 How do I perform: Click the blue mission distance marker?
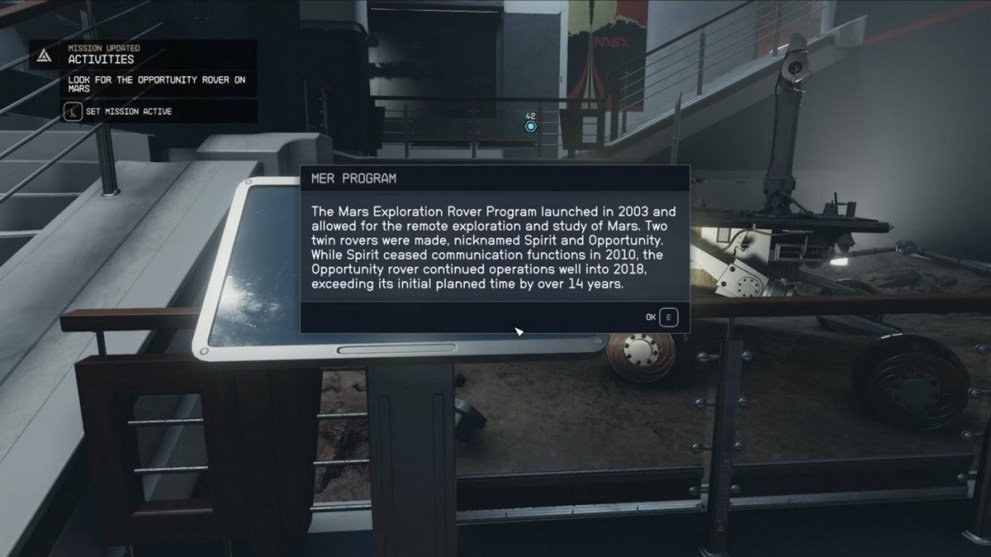tap(531, 126)
